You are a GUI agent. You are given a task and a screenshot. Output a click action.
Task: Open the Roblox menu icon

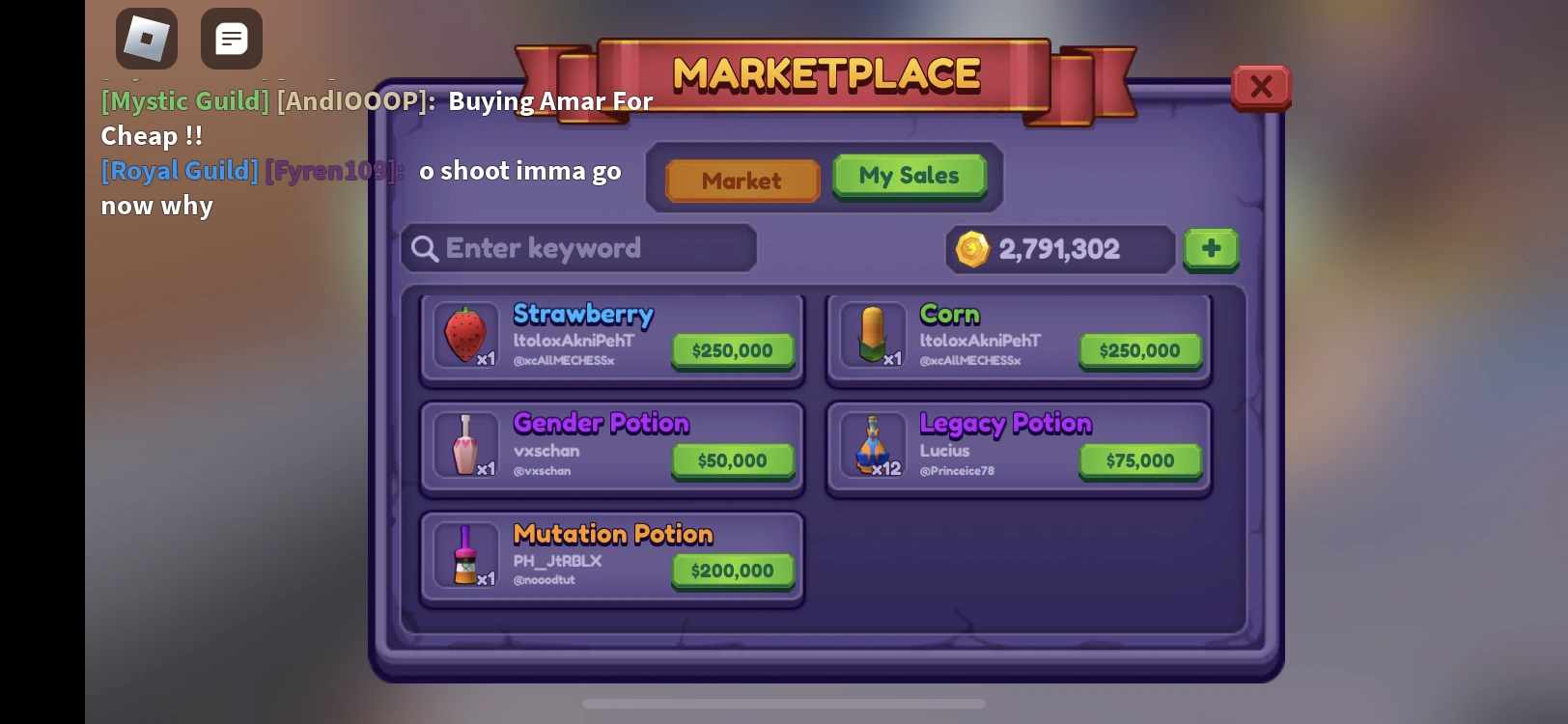(147, 39)
